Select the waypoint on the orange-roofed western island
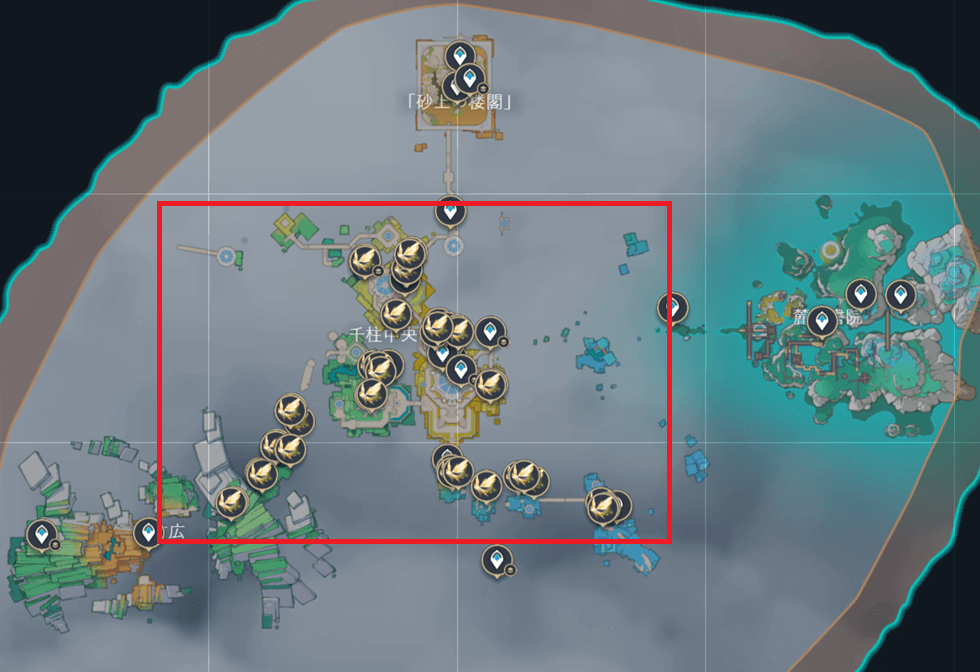 point(41,536)
